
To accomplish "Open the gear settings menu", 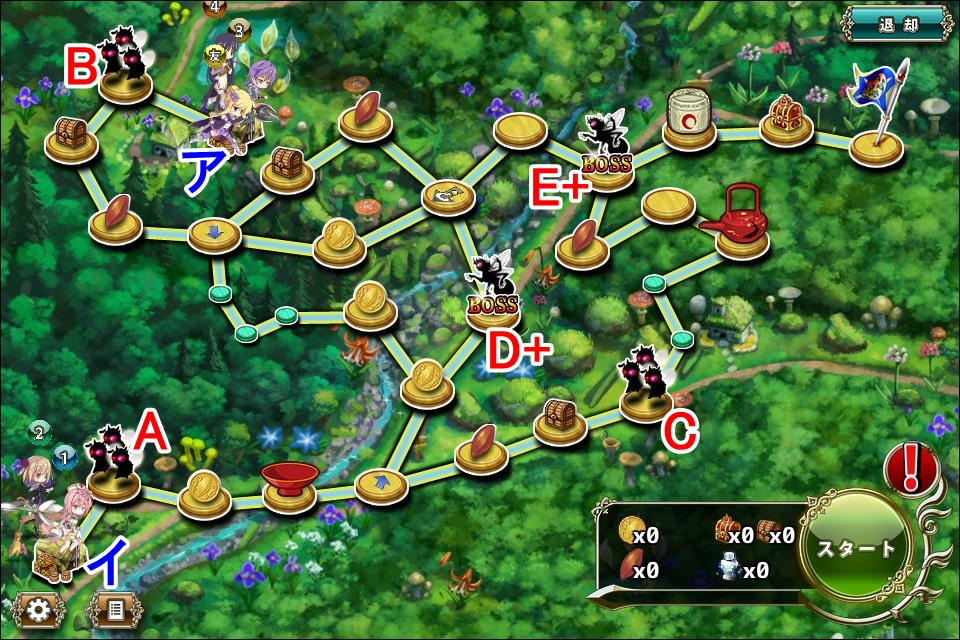I will [40, 609].
